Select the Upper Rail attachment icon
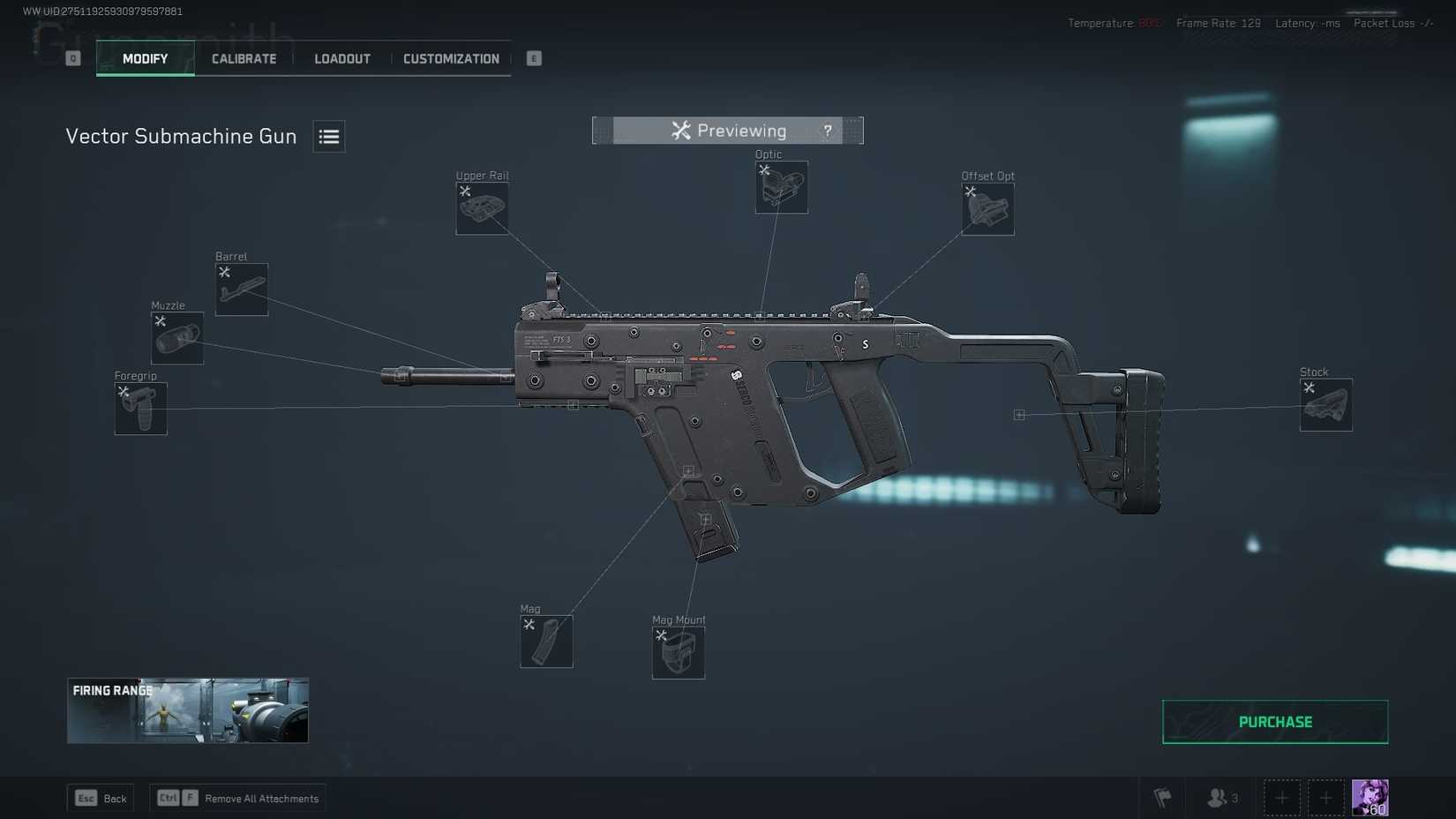This screenshot has height=819, width=1456. 482,208
